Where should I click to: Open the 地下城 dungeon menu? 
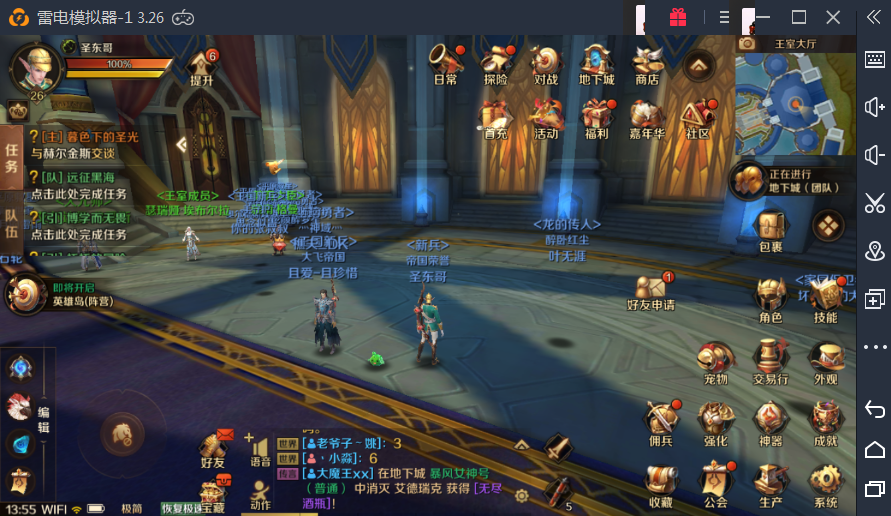pos(596,62)
